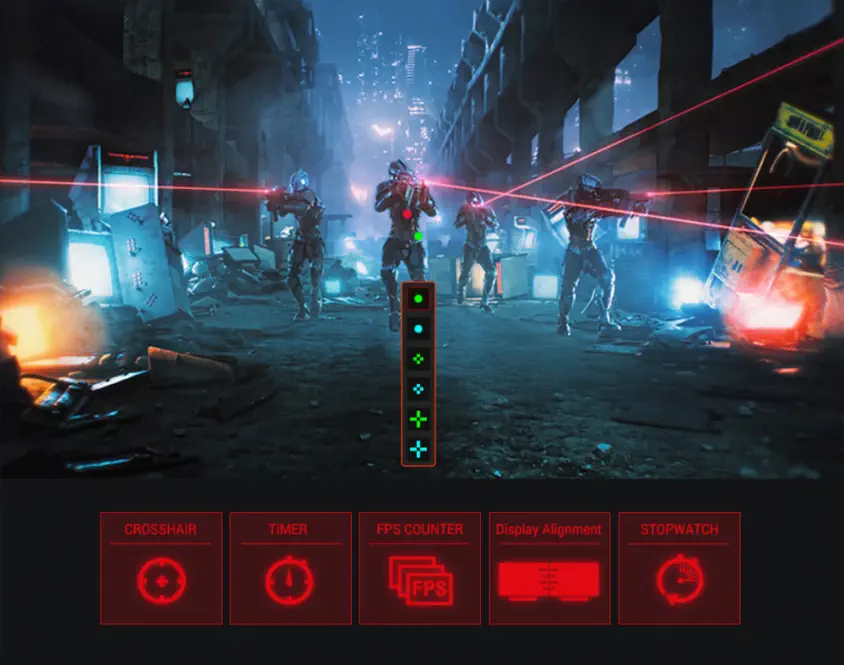The height and width of the screenshot is (665, 844).
Task: Select the cyan four-dot diamond crosshair
Action: 418,388
